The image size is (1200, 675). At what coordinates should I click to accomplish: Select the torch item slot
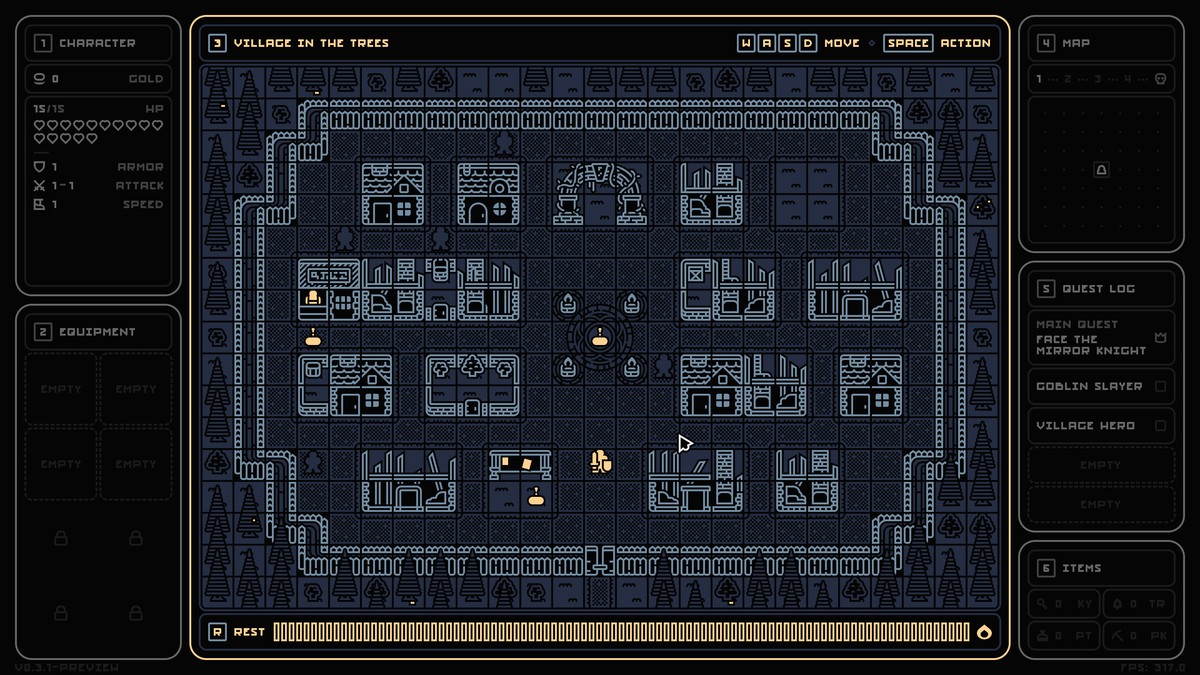point(1138,604)
